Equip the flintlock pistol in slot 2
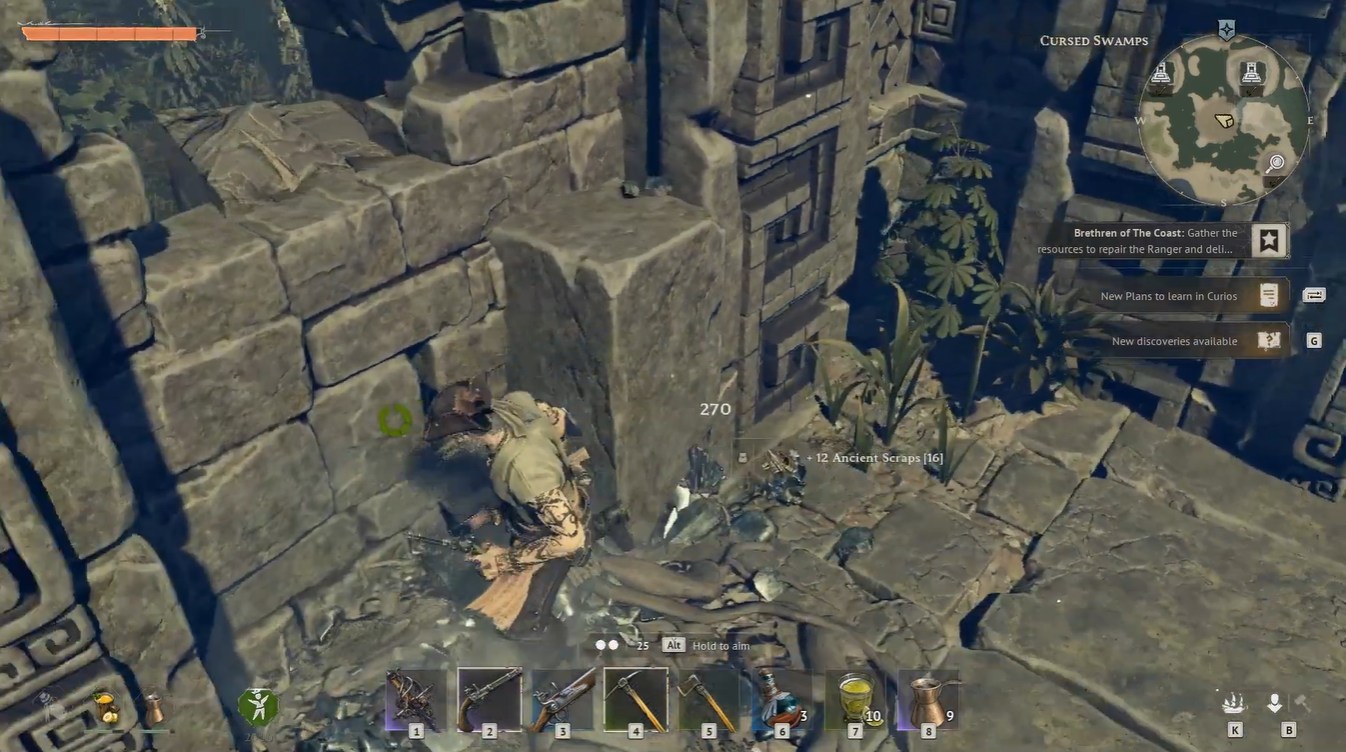Viewport: 1346px width, 752px height. (490, 700)
